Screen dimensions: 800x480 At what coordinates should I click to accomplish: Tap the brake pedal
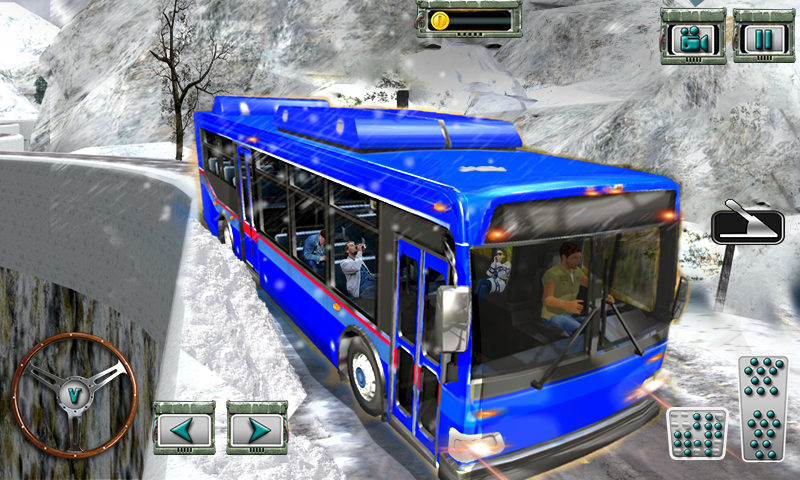tap(695, 432)
